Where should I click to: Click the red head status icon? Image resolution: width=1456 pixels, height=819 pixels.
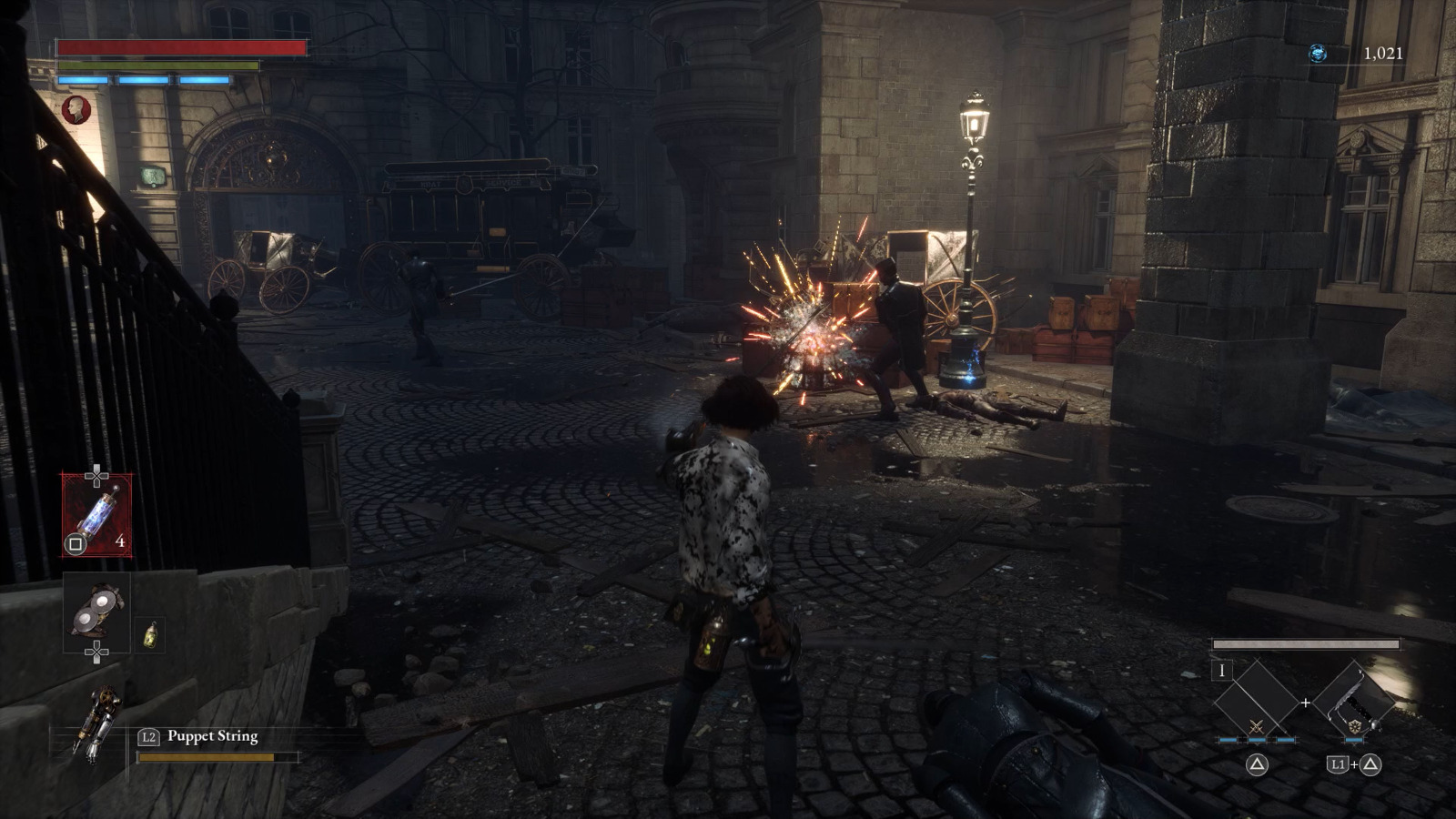(x=76, y=110)
